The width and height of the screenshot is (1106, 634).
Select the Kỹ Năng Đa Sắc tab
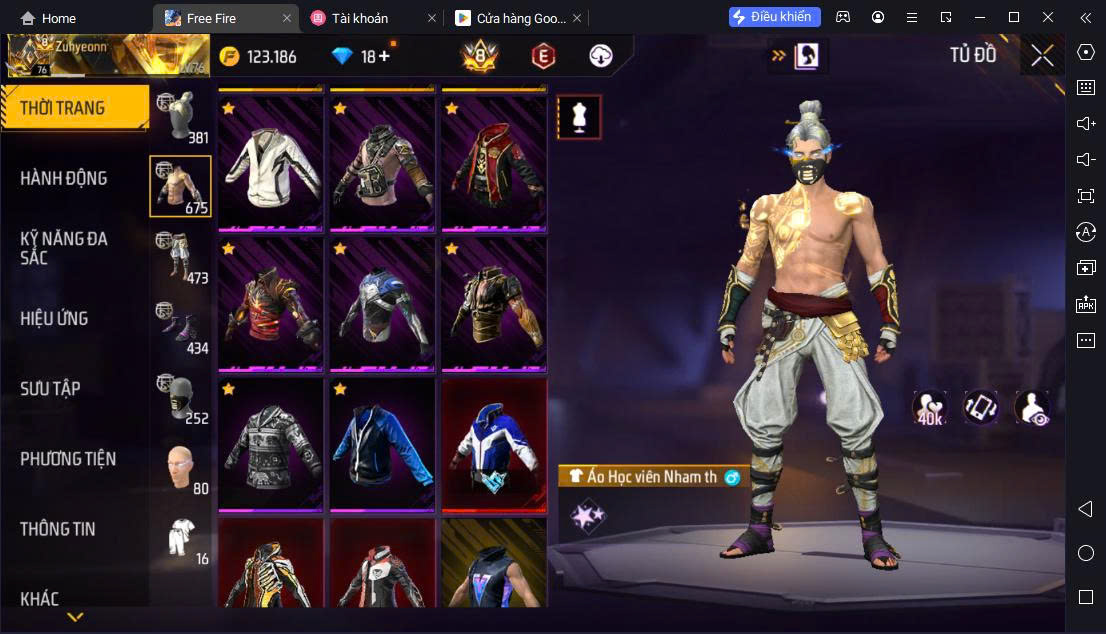click(64, 248)
